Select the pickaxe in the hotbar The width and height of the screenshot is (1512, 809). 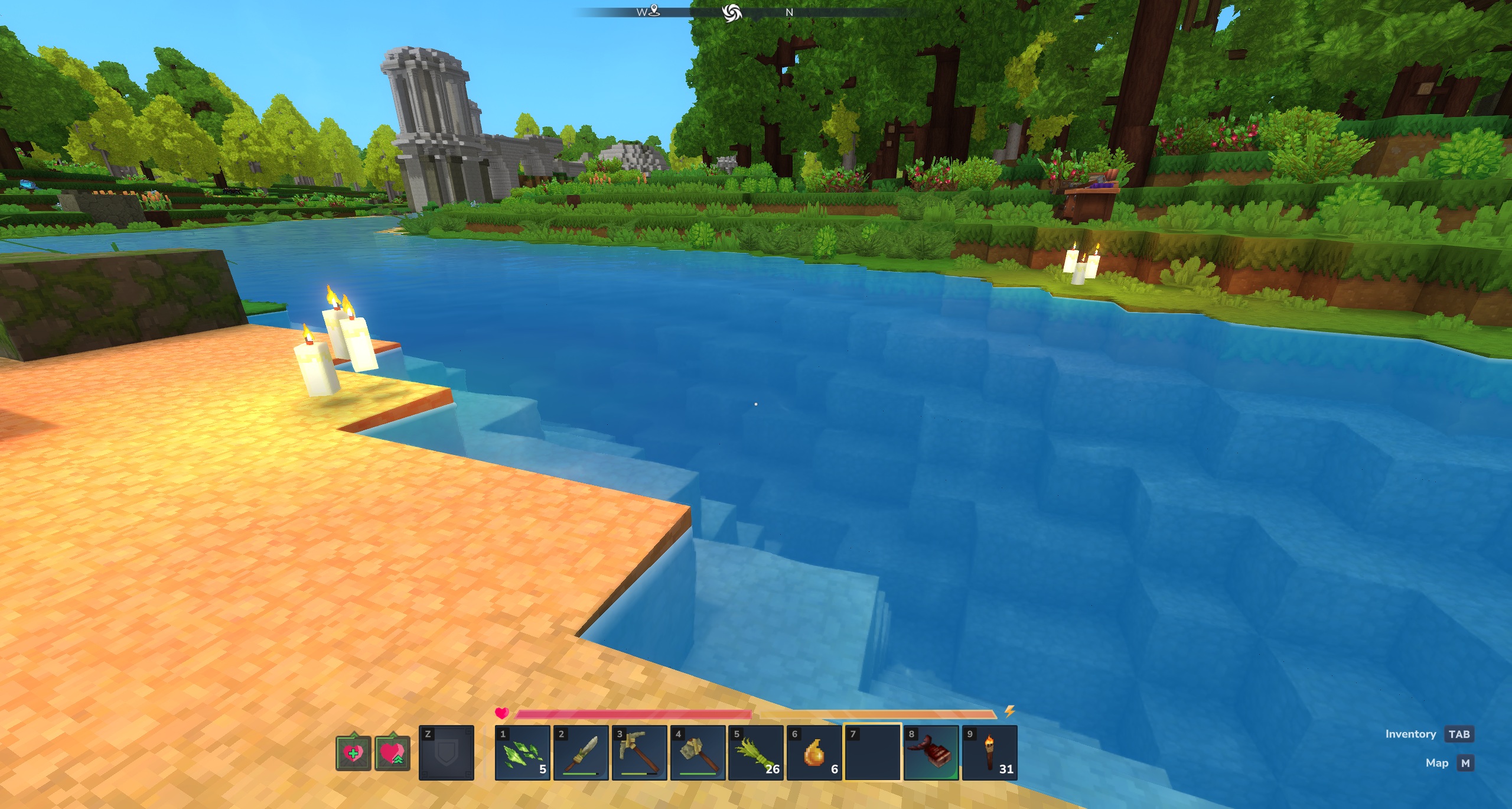639,753
